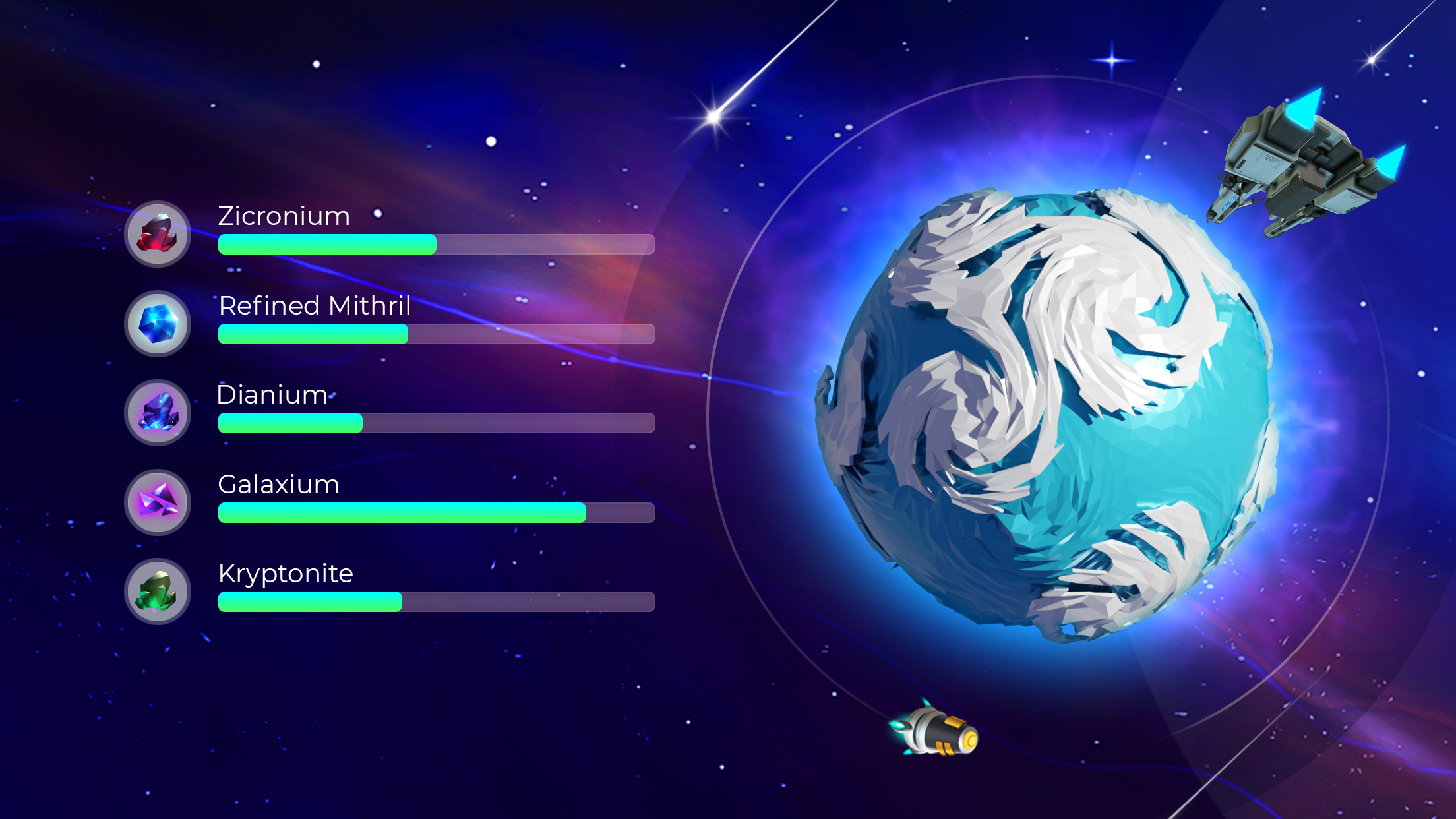
Task: Click the Dianium label text
Action: click(271, 395)
